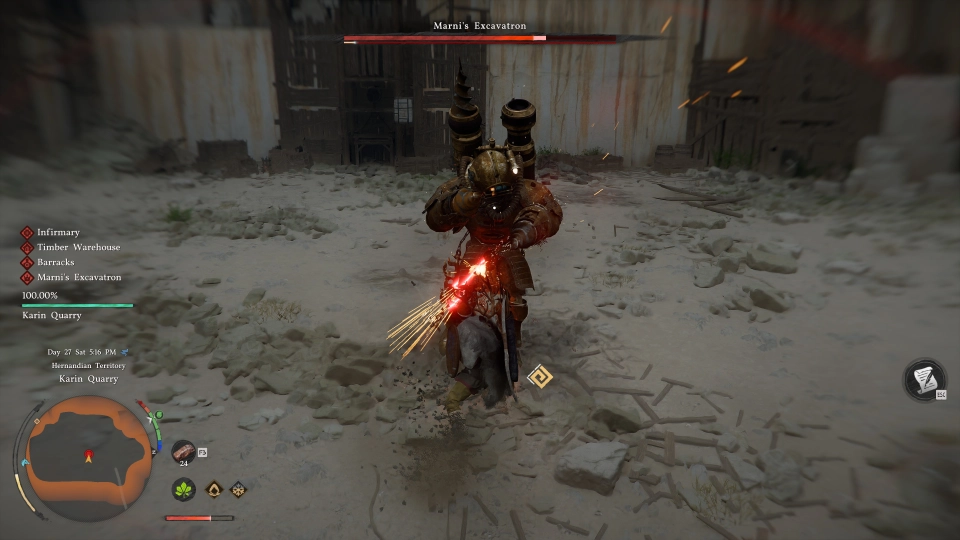The height and width of the screenshot is (540, 960).
Task: Open the quest journal scroll icon
Action: [924, 379]
